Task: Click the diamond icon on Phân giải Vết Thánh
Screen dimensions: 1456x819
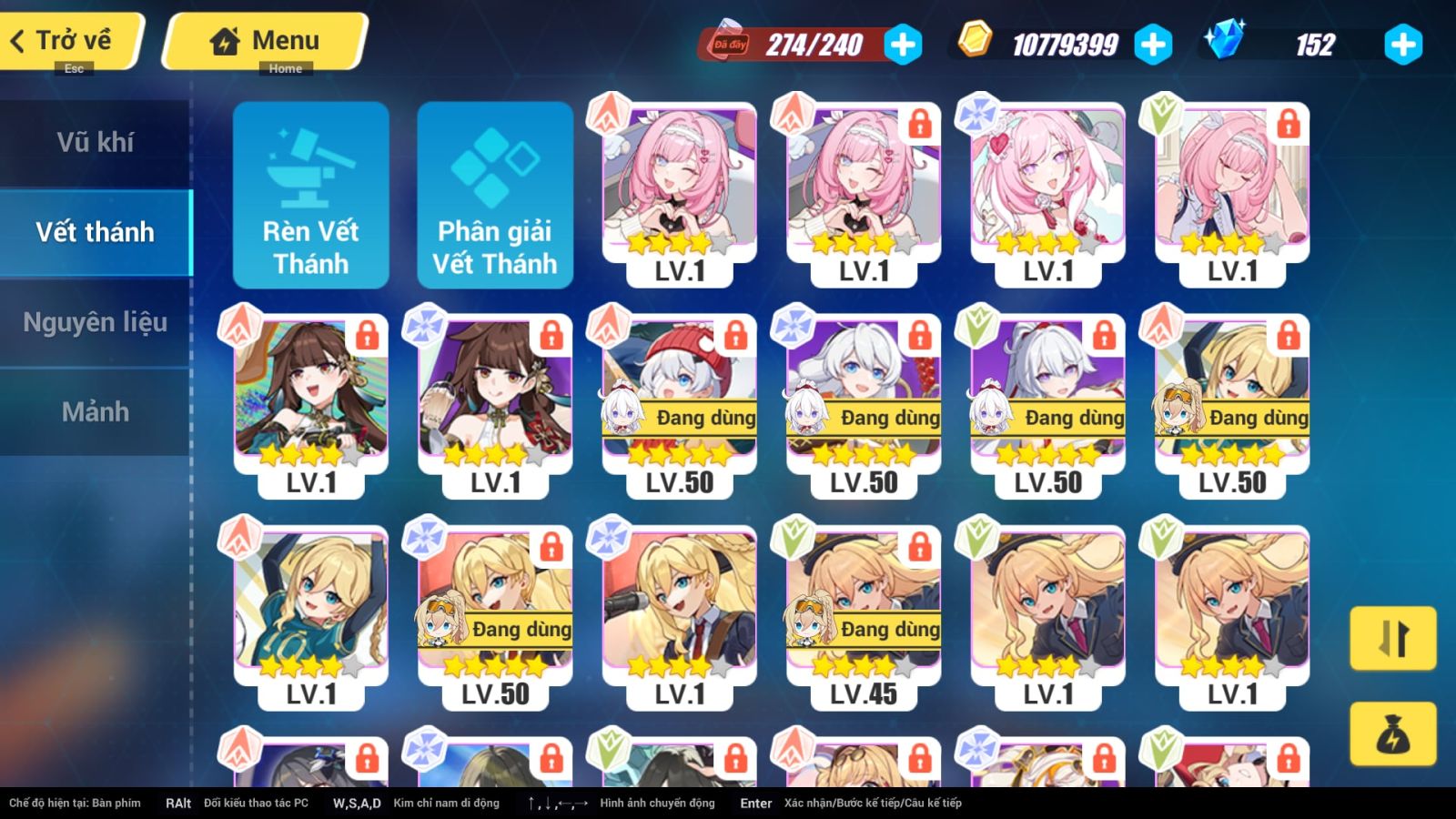Action: coord(495,164)
